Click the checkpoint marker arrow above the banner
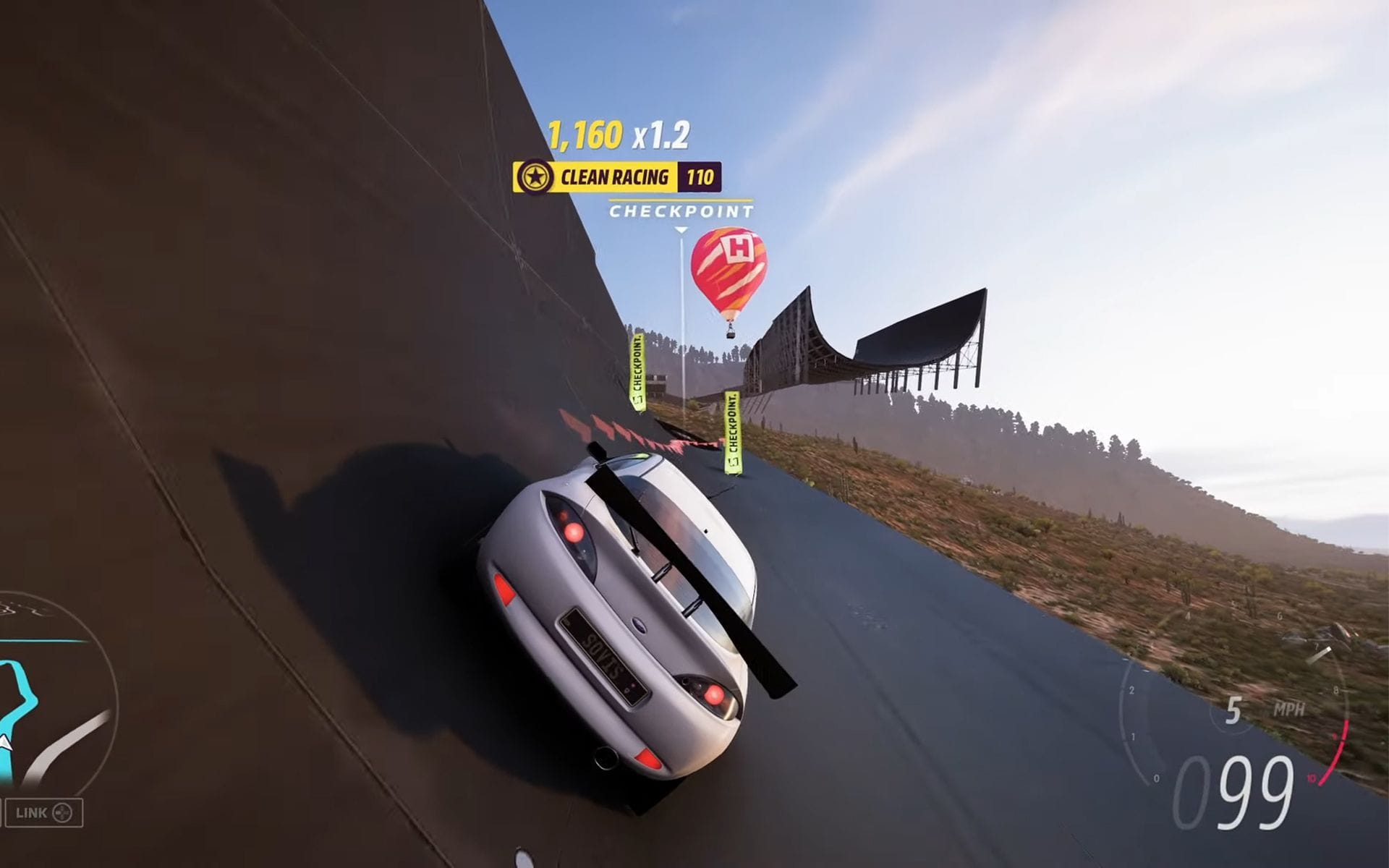Screen dimensions: 1389x868 click(680, 230)
